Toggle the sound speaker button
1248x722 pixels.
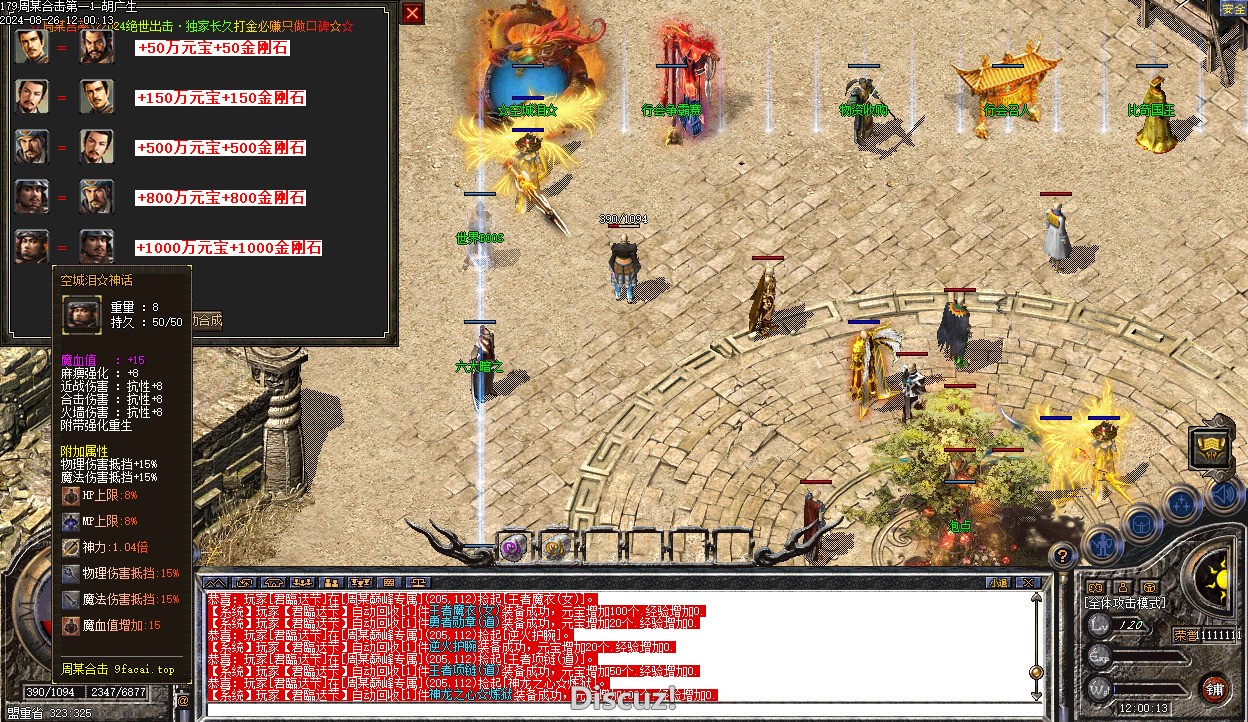pos(1223,494)
